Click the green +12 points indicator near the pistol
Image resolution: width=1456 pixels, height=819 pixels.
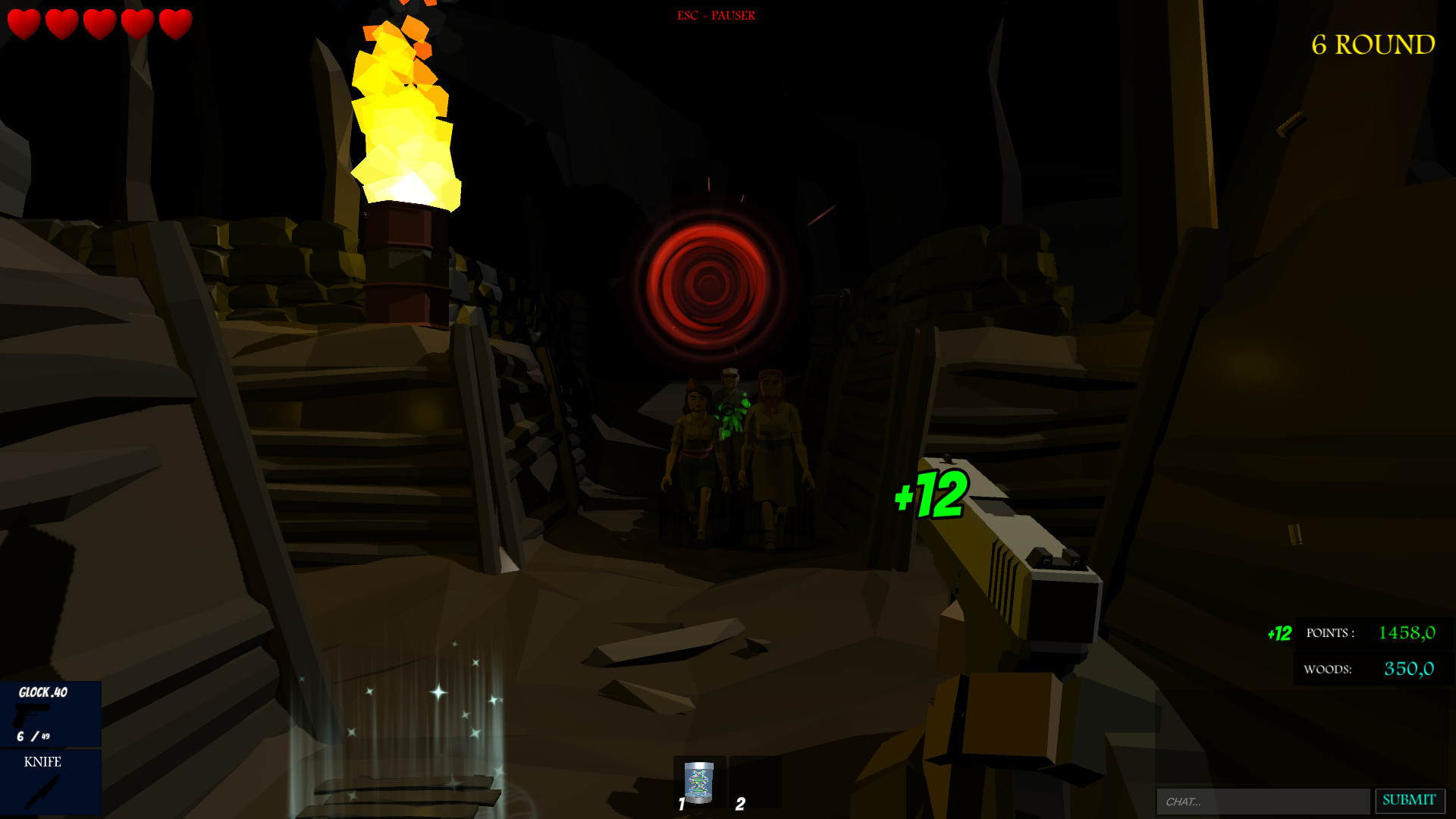click(930, 497)
